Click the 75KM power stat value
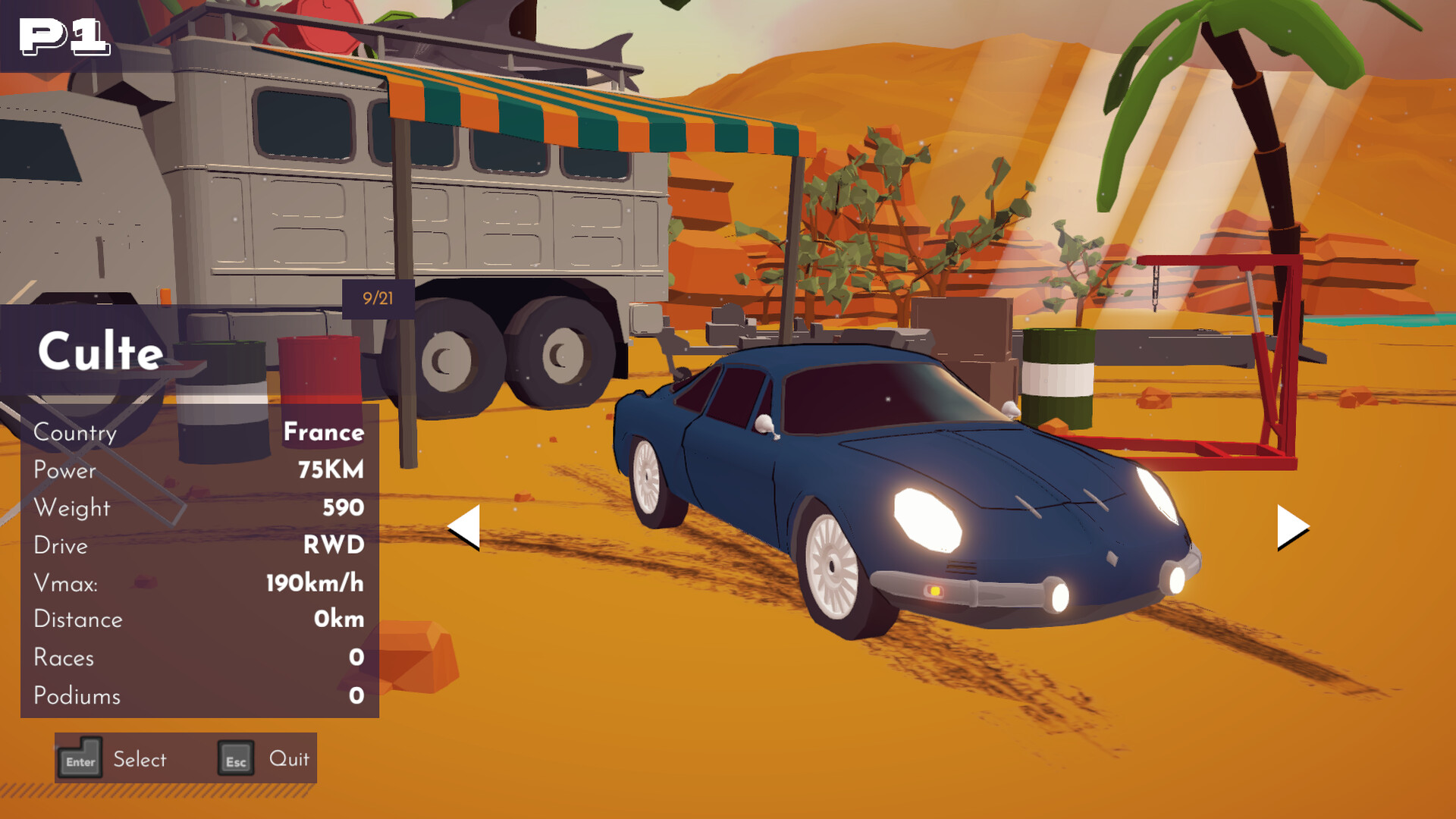The width and height of the screenshot is (1456, 819). (331, 470)
